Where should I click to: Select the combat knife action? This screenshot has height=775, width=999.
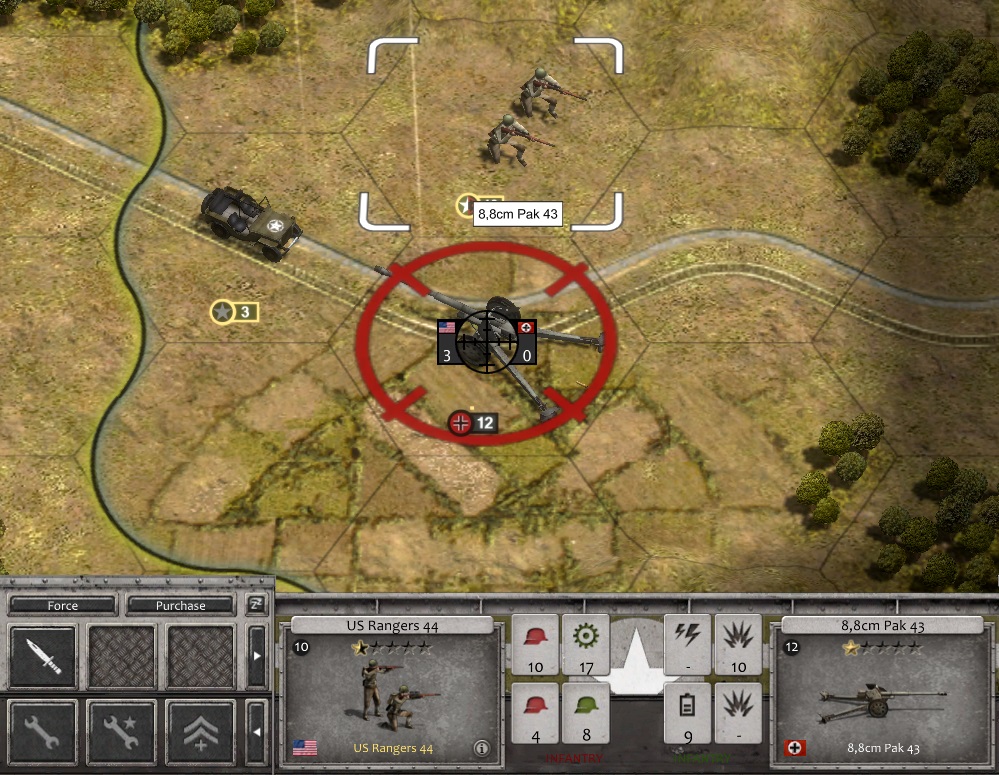point(43,657)
